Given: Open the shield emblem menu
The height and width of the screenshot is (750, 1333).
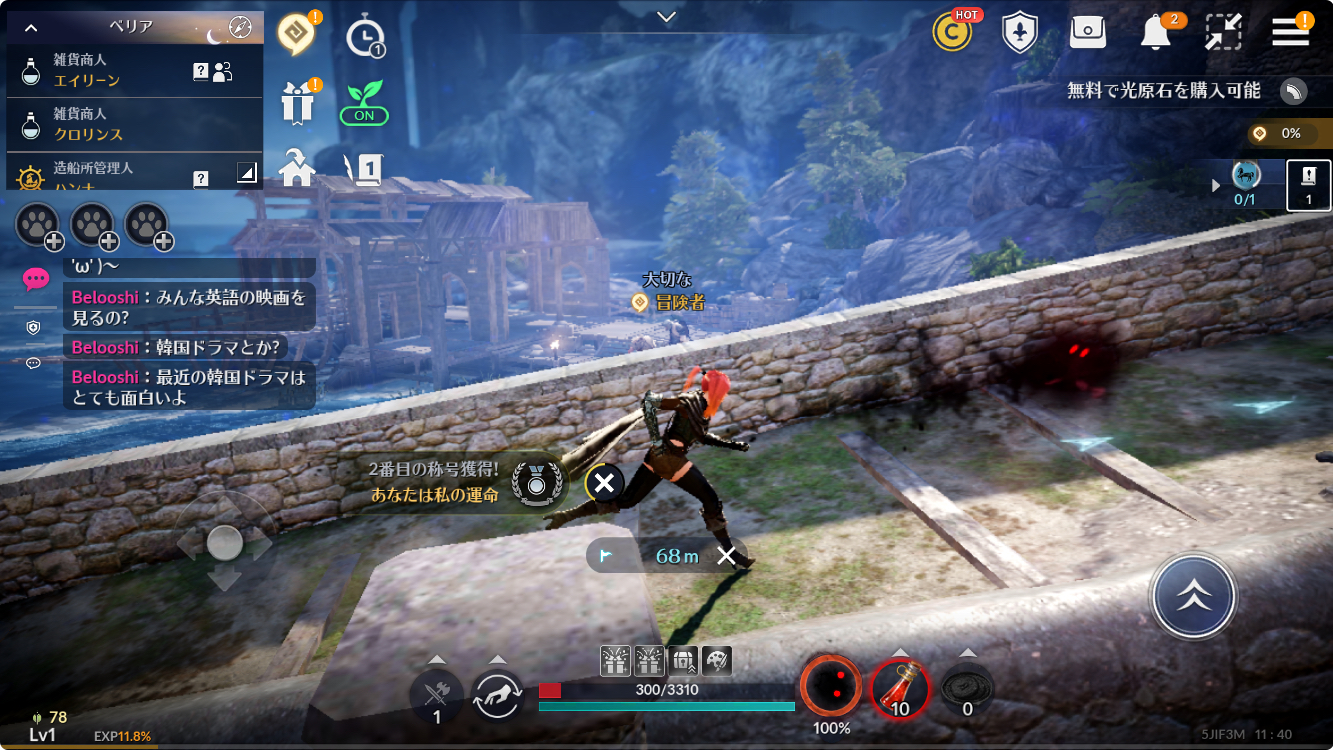Looking at the screenshot, I should tap(1019, 32).
